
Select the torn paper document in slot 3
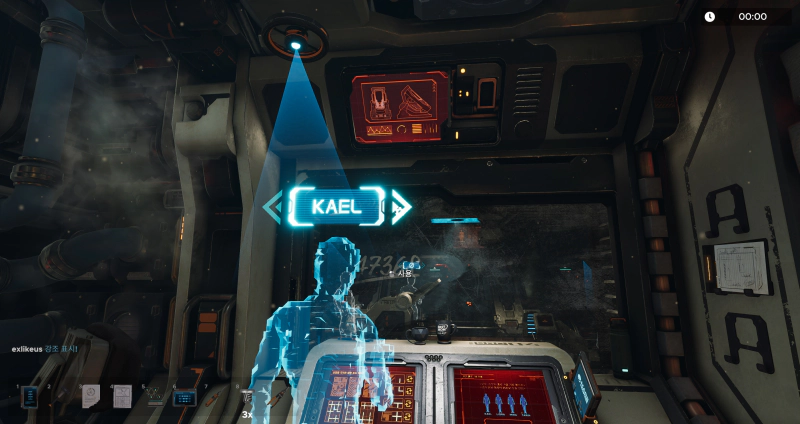pos(90,397)
